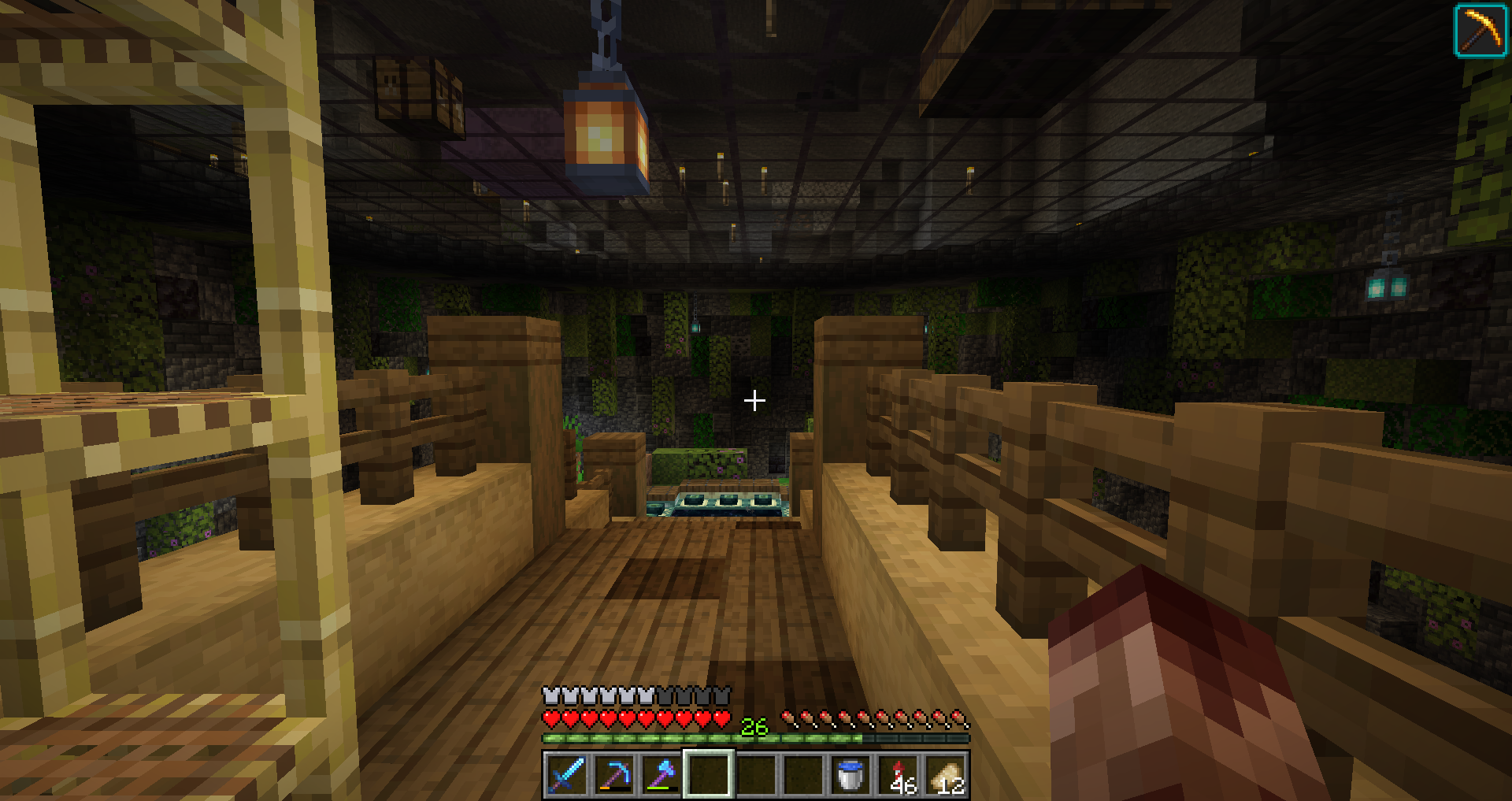Select the bread stack of 12
The width and height of the screenshot is (1512, 801).
946,774
